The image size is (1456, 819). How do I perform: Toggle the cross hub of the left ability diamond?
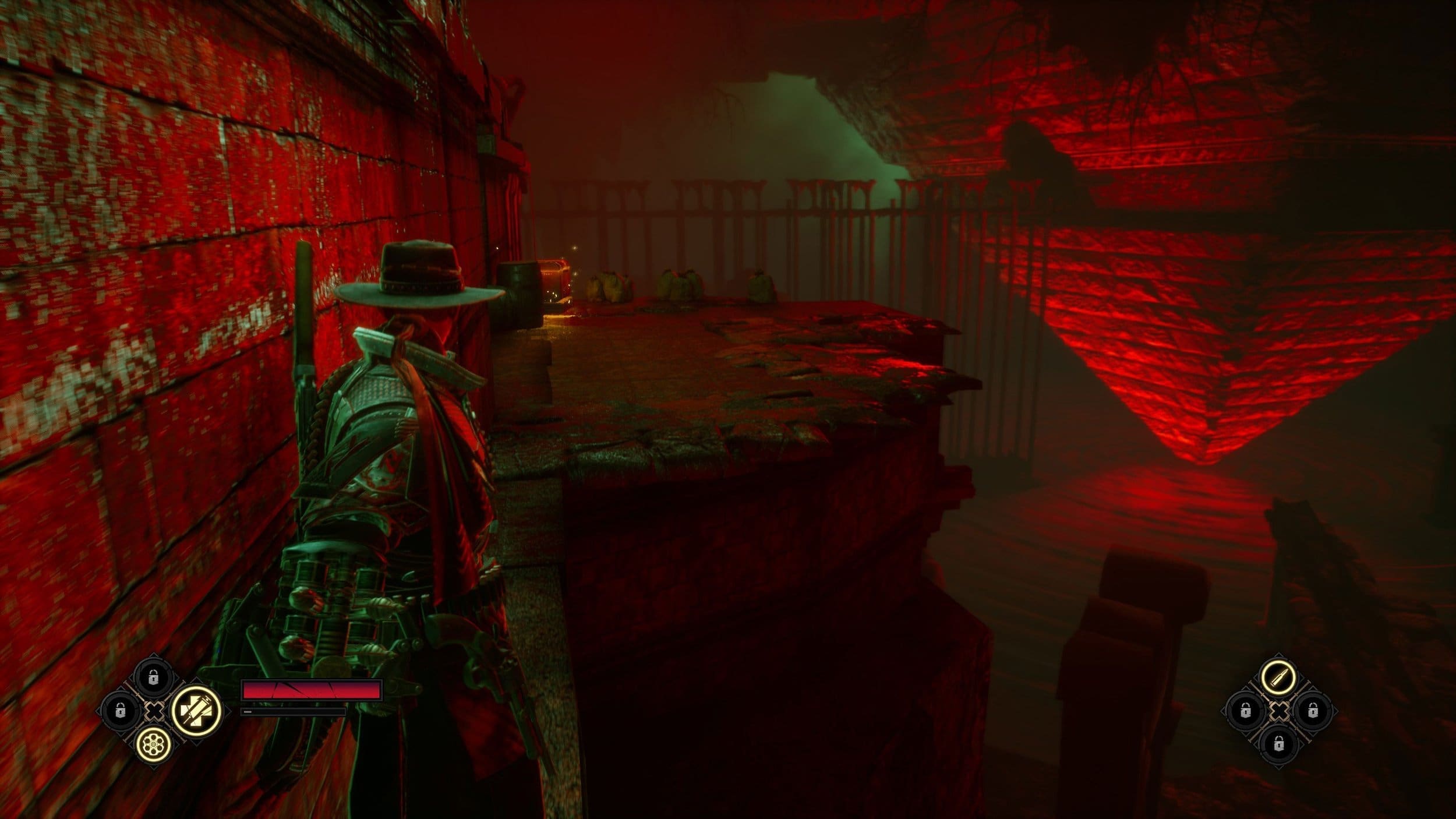pyautogui.click(x=154, y=712)
